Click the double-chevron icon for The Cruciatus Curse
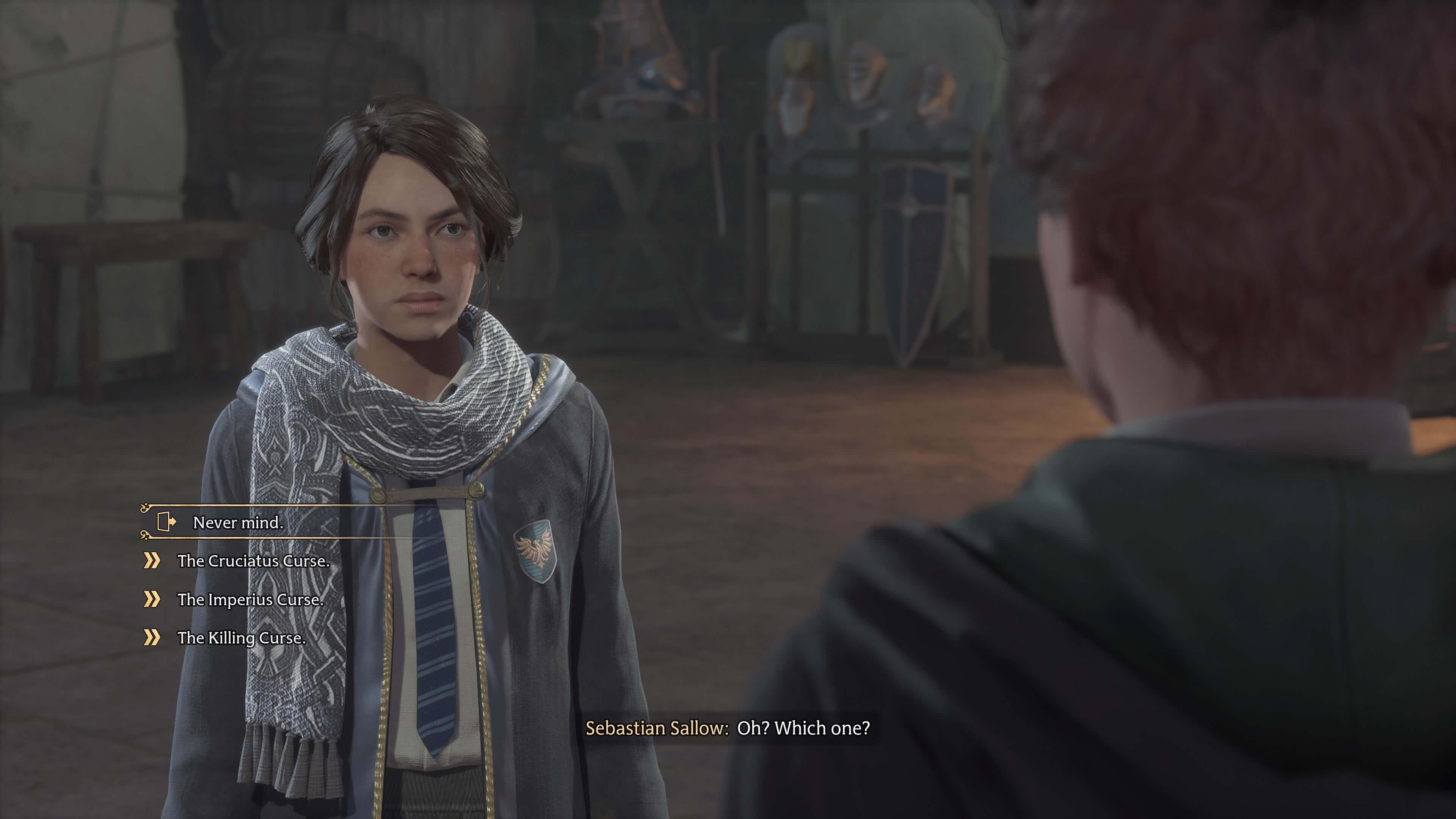 point(152,561)
